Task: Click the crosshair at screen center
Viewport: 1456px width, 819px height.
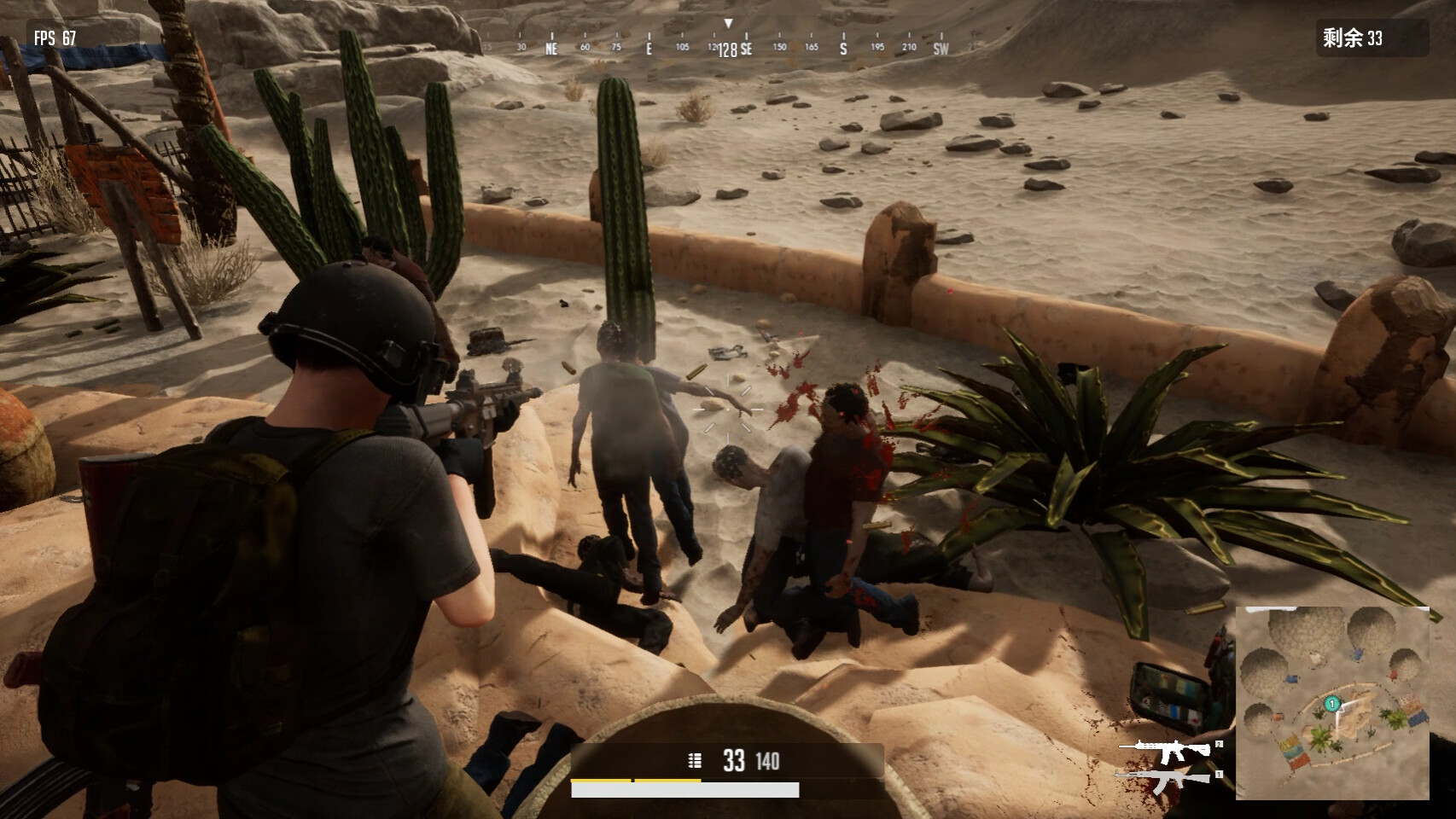Action: pyautogui.click(x=728, y=409)
